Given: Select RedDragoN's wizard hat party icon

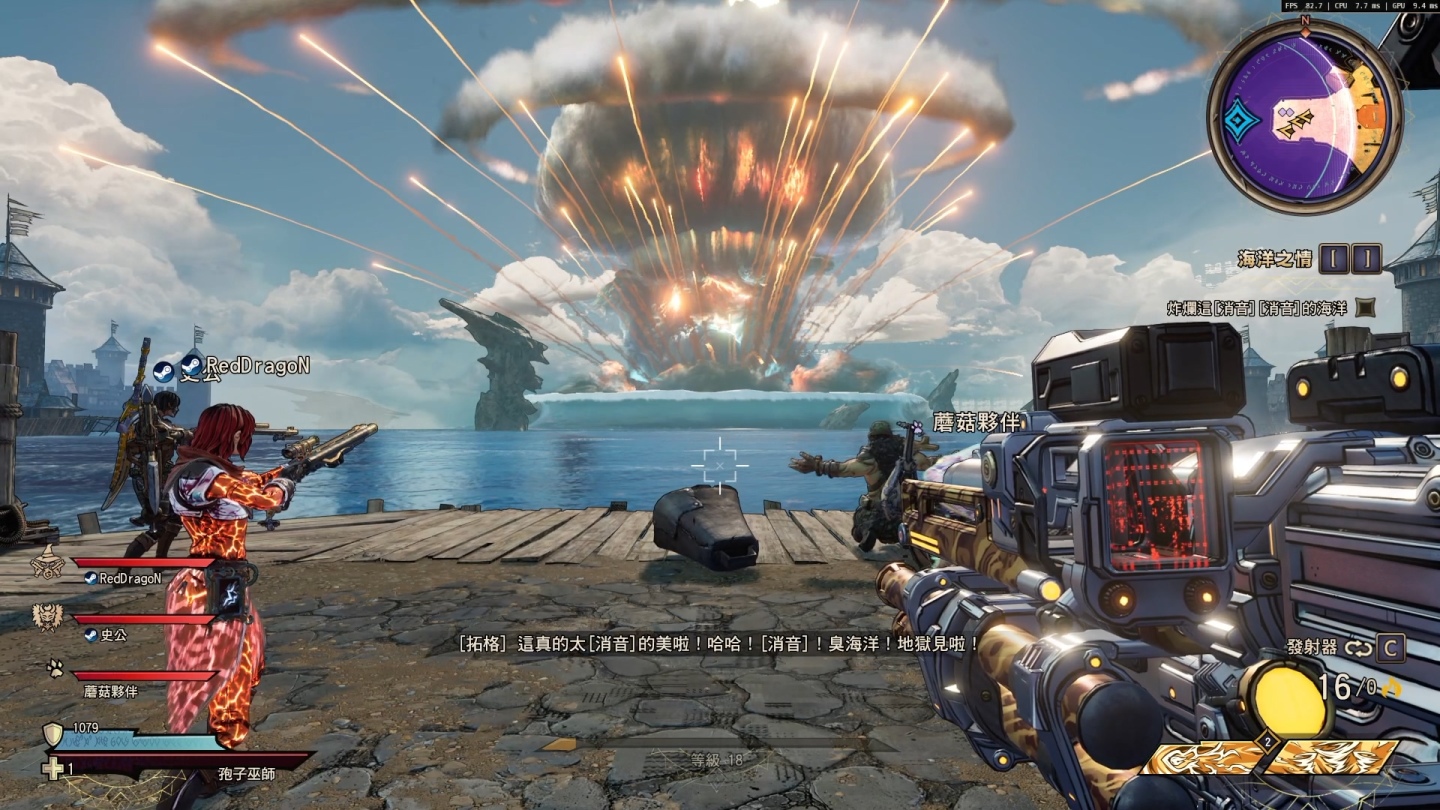Looking at the screenshot, I should tap(47, 565).
